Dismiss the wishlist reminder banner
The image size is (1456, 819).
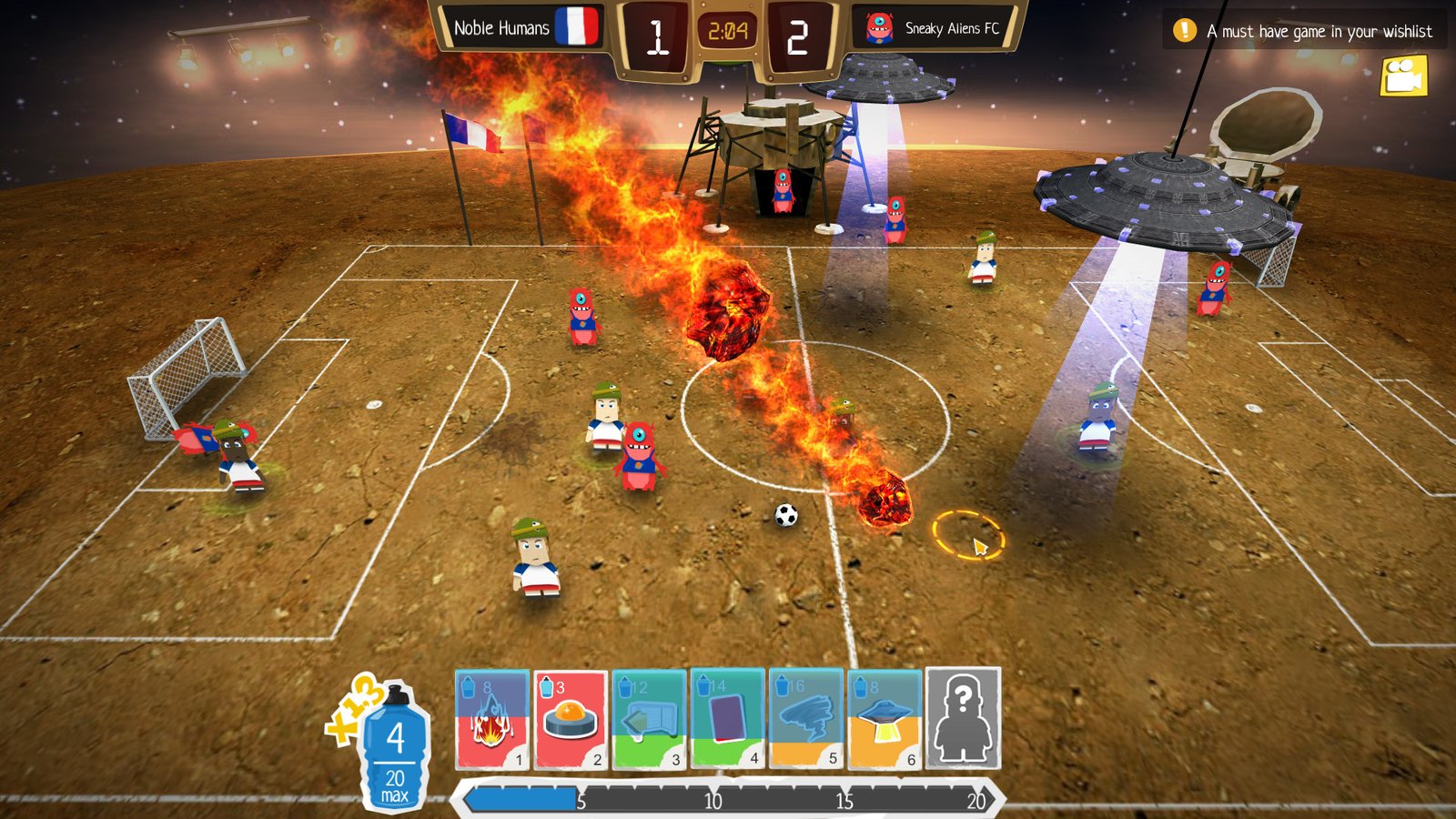tap(1310, 30)
